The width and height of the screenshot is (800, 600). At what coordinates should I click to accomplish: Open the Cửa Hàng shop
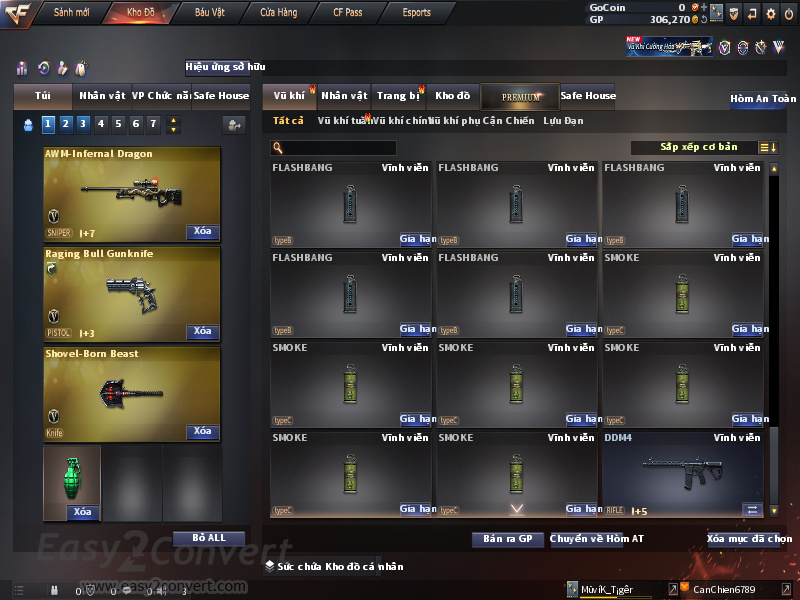(278, 13)
